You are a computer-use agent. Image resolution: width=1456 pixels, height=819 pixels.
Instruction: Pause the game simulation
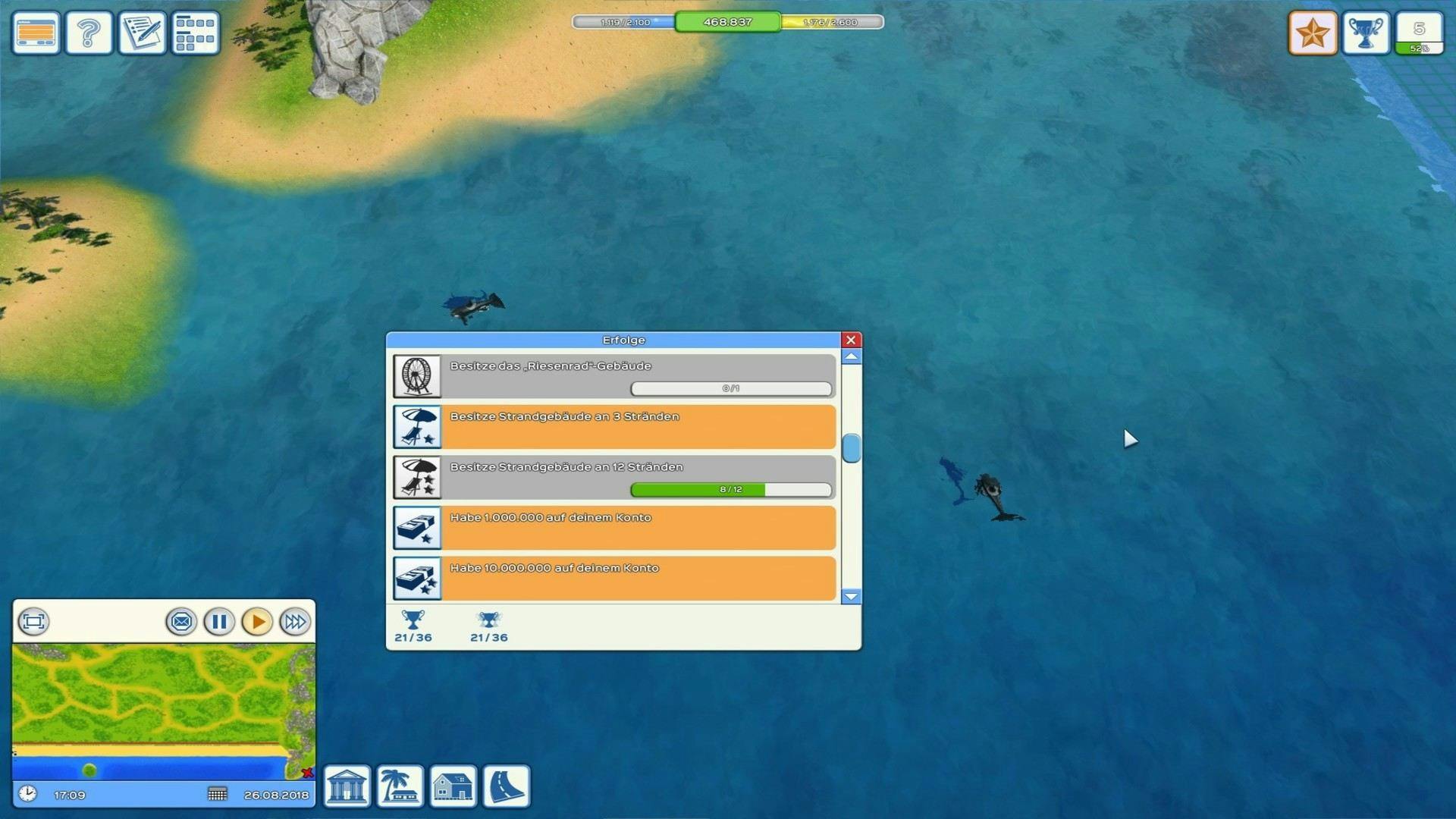coord(219,622)
